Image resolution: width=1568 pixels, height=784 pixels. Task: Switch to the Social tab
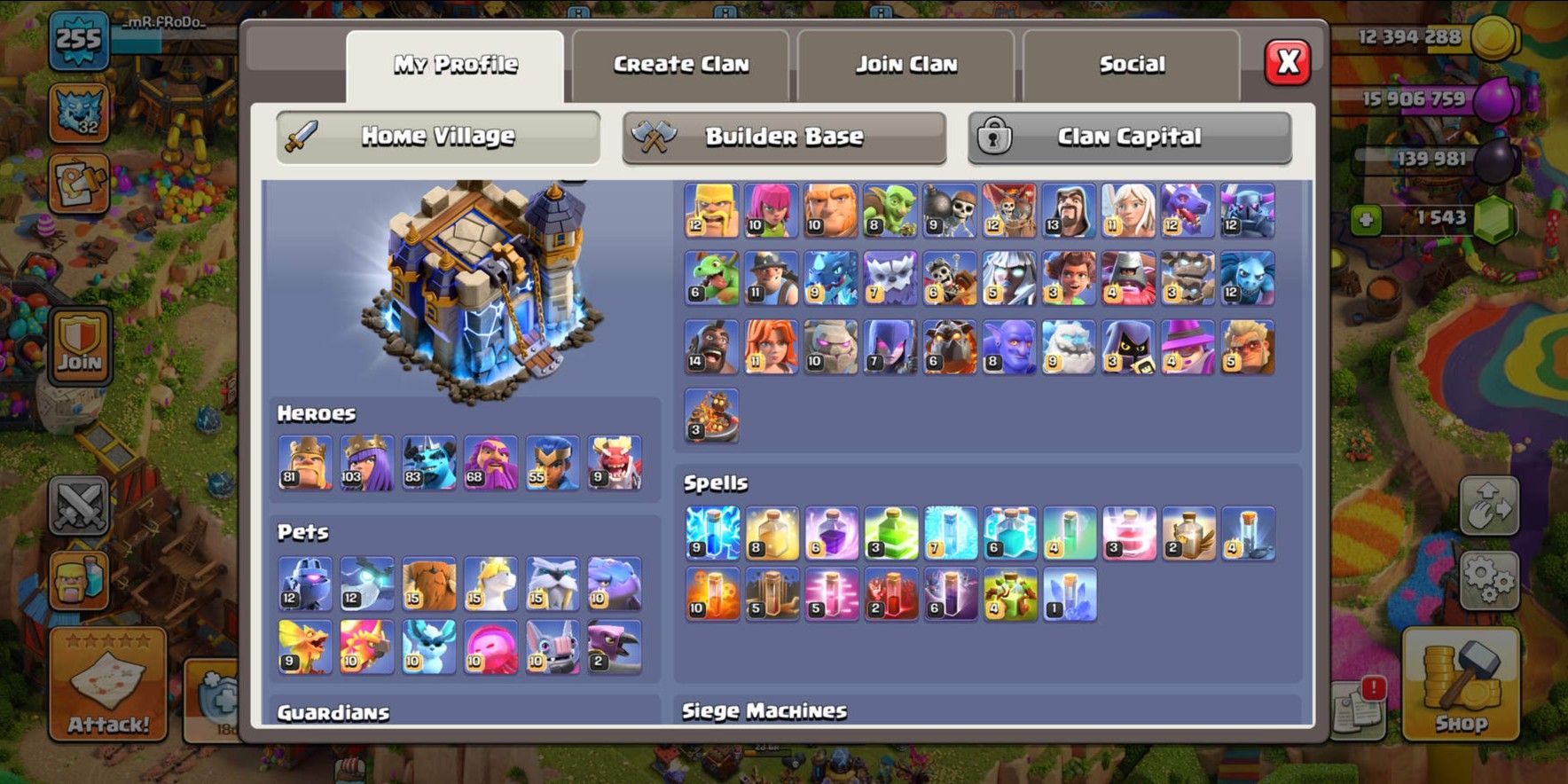point(1133,63)
